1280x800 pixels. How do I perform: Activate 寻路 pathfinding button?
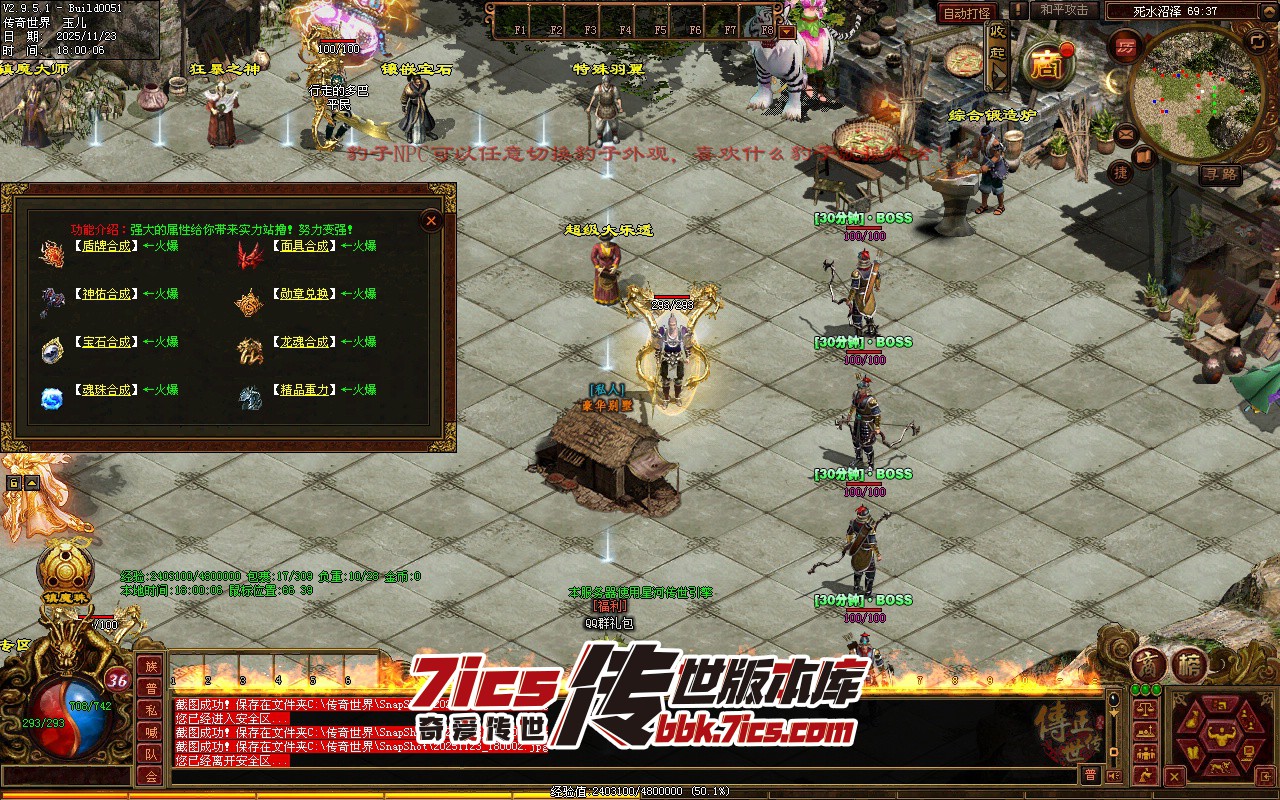coord(1221,174)
